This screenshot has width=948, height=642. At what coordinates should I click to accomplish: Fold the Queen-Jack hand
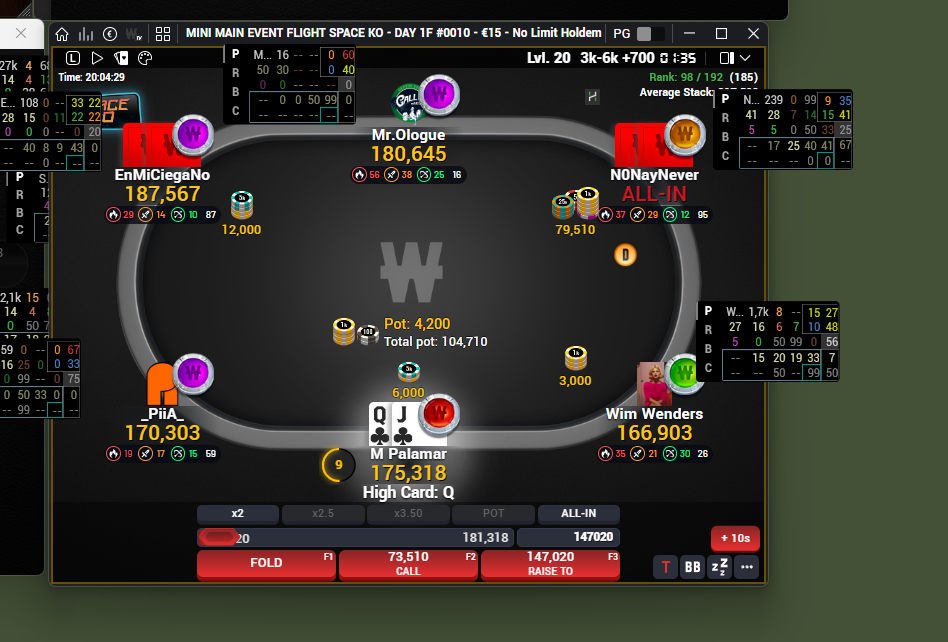[x=267, y=564]
